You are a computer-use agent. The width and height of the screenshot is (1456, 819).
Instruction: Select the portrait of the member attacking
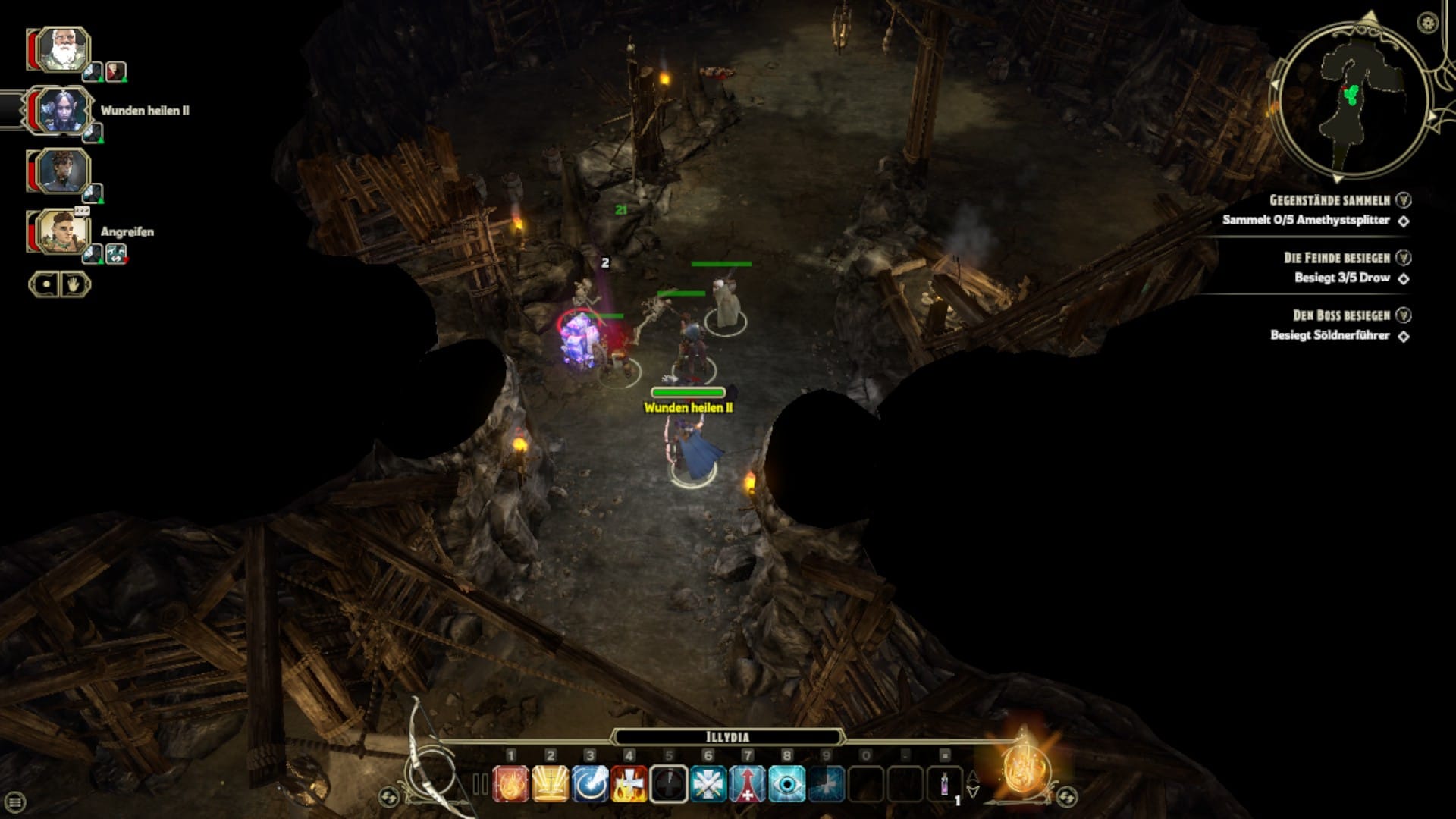tap(61, 232)
